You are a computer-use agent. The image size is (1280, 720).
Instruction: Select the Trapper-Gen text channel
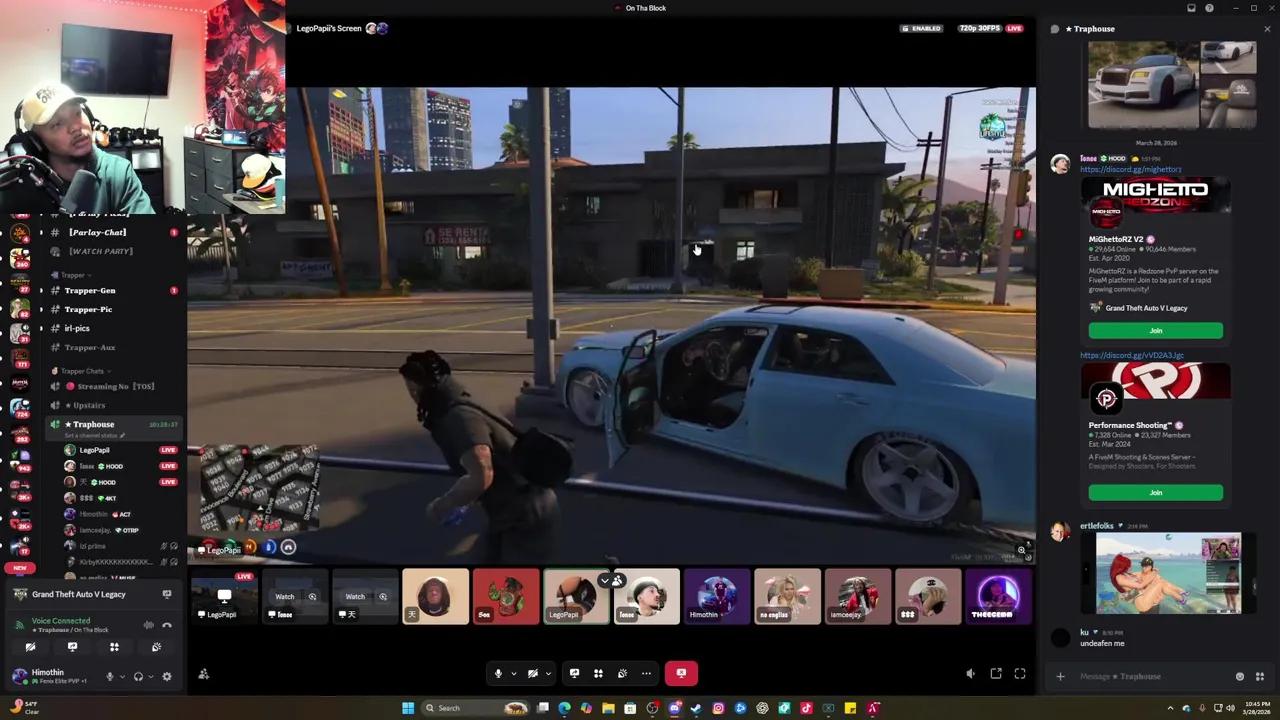pos(90,290)
